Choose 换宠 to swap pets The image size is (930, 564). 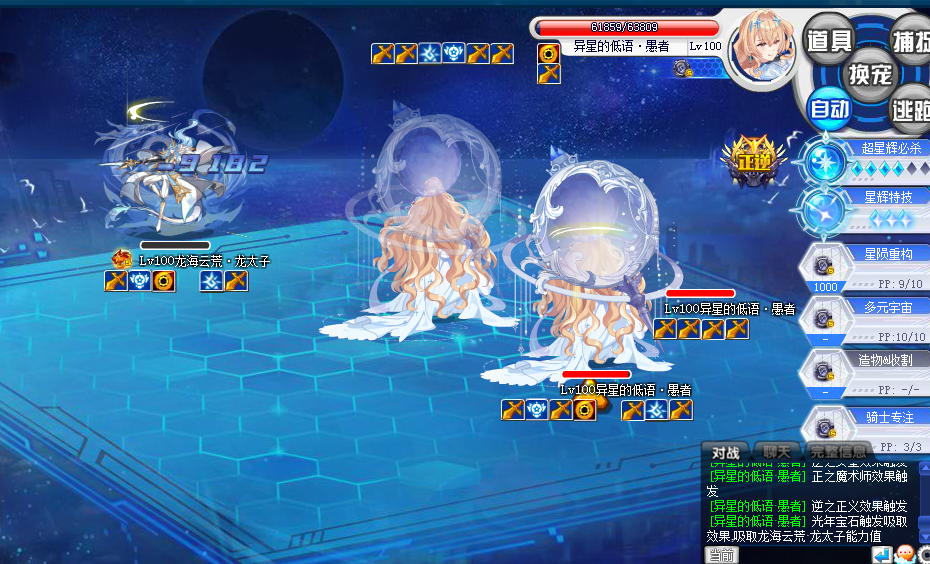[x=870, y=74]
